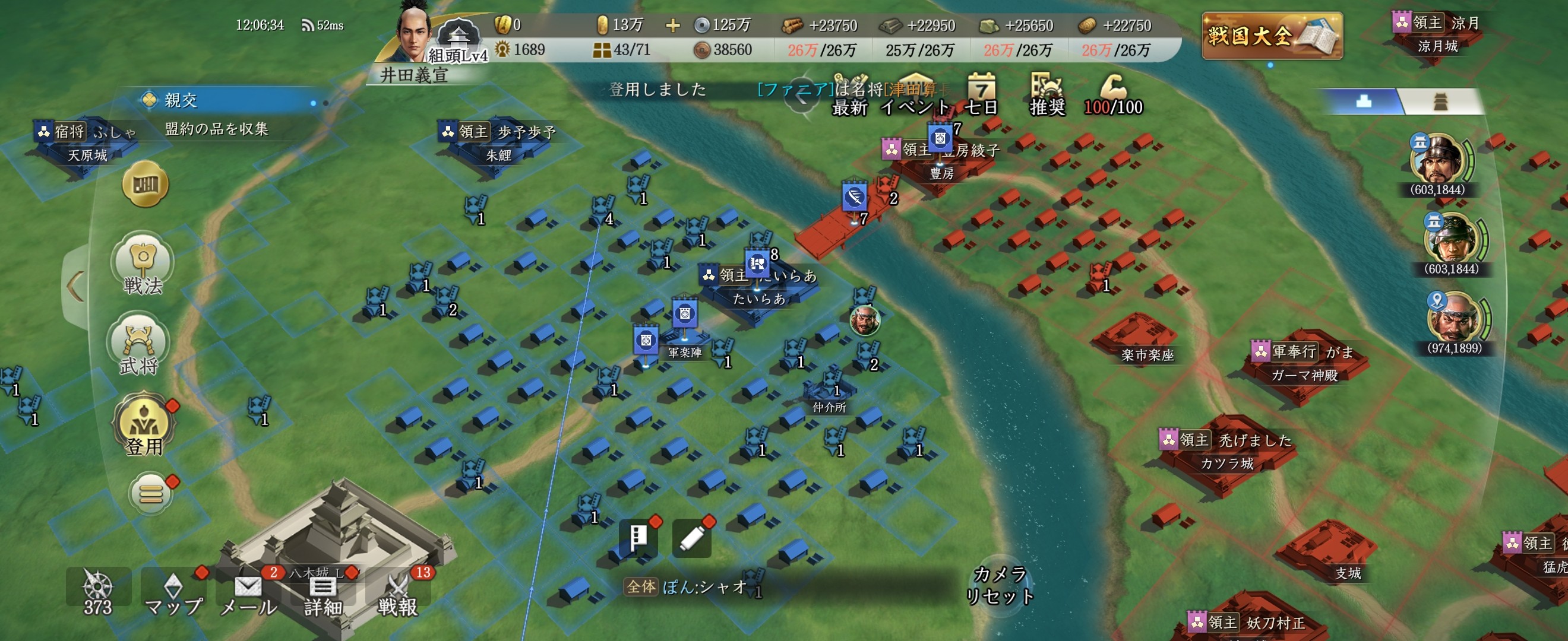Viewport: 1568px width, 641px height.
Task: Click the plus button to add coins
Action: point(672,26)
